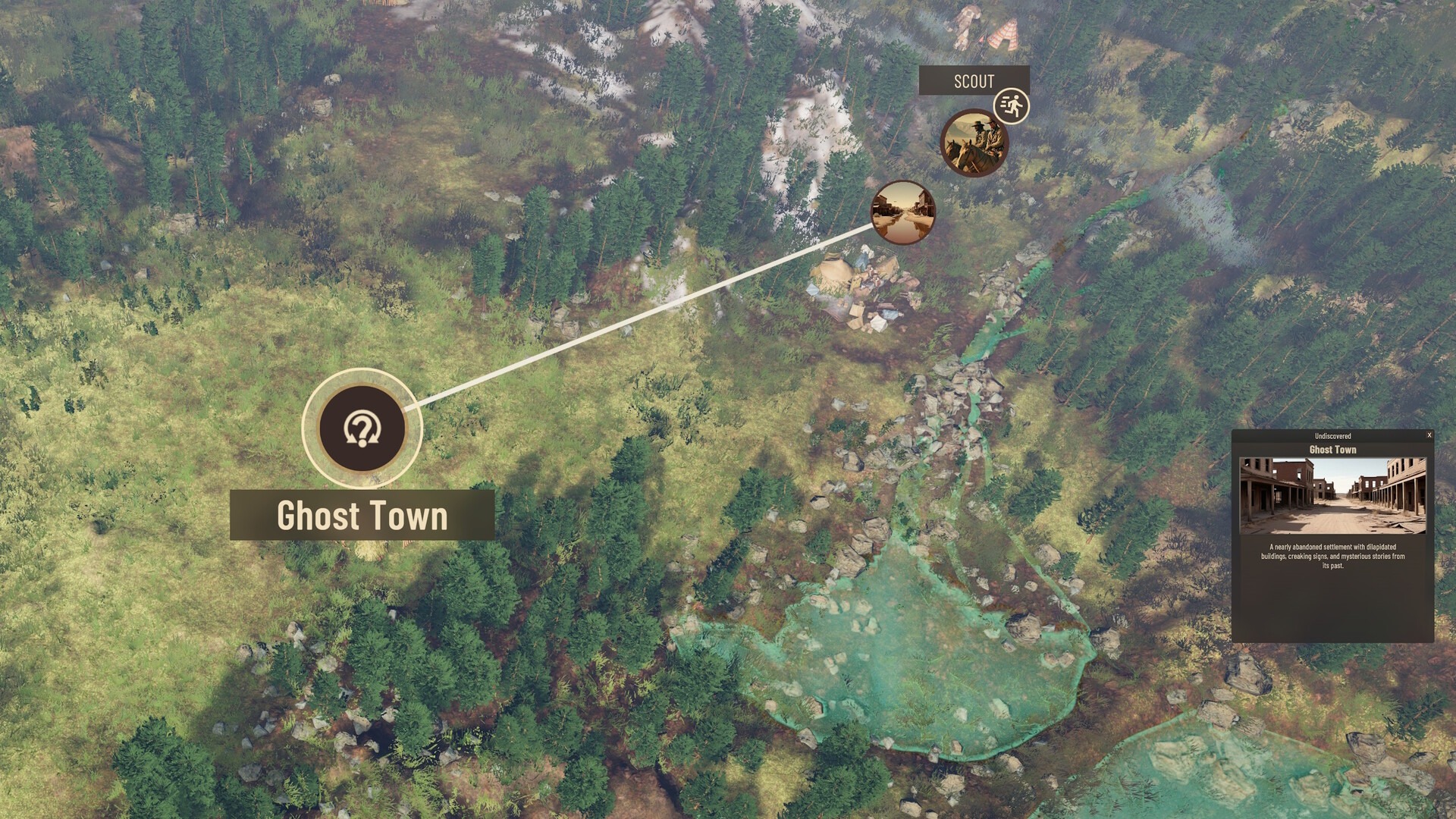View the Ghost Town panel thumbnail image
1456x819 pixels.
click(x=1332, y=495)
